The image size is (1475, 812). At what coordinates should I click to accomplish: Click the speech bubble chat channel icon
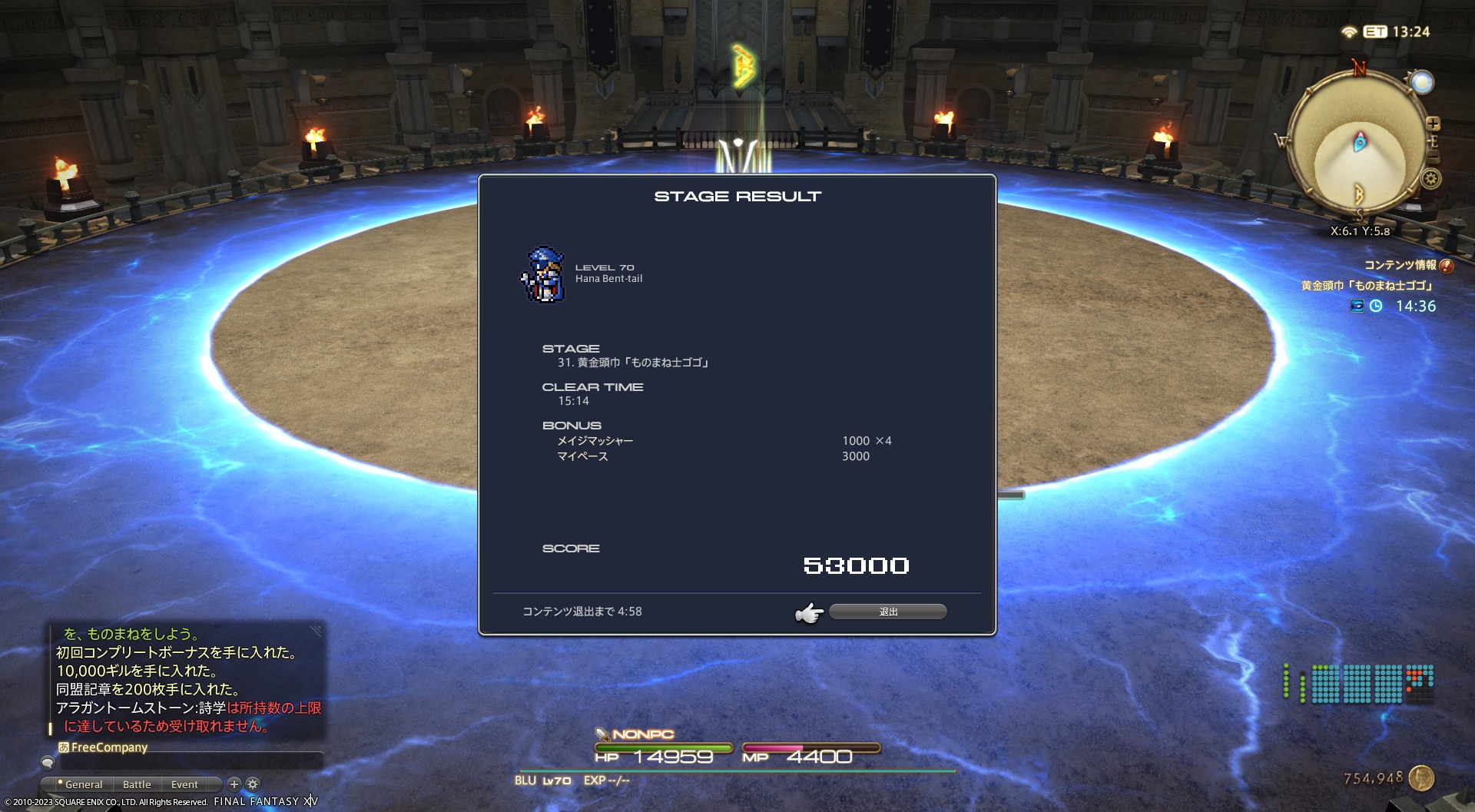coord(48,762)
